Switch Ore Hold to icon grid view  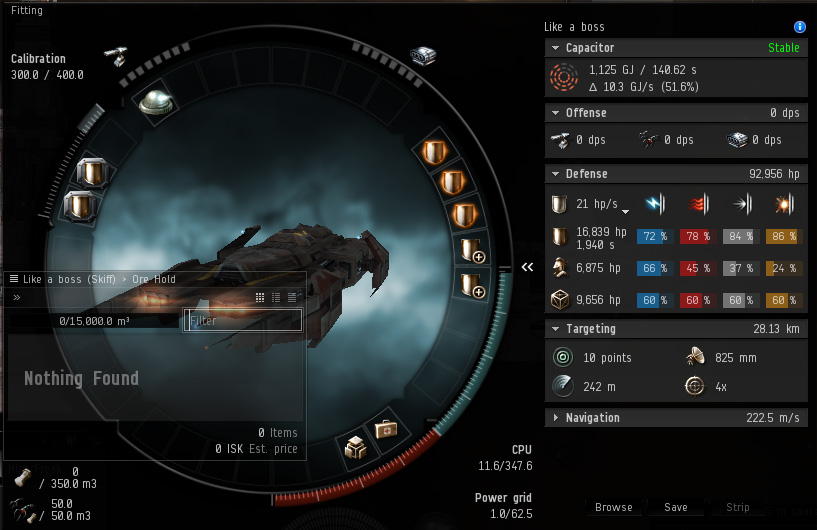(260, 297)
